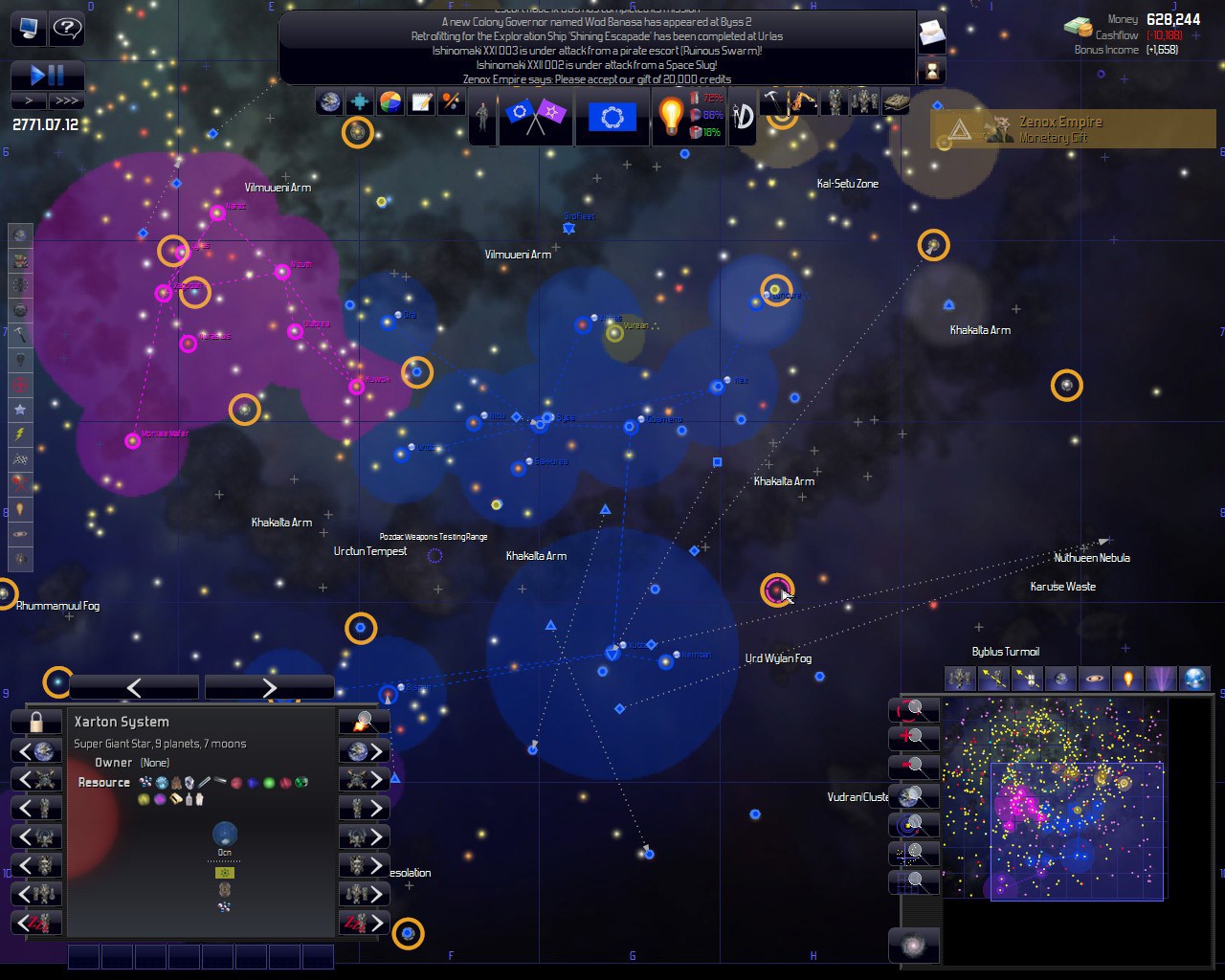Open the colonies globe list
1225x980 pixels.
point(329,102)
